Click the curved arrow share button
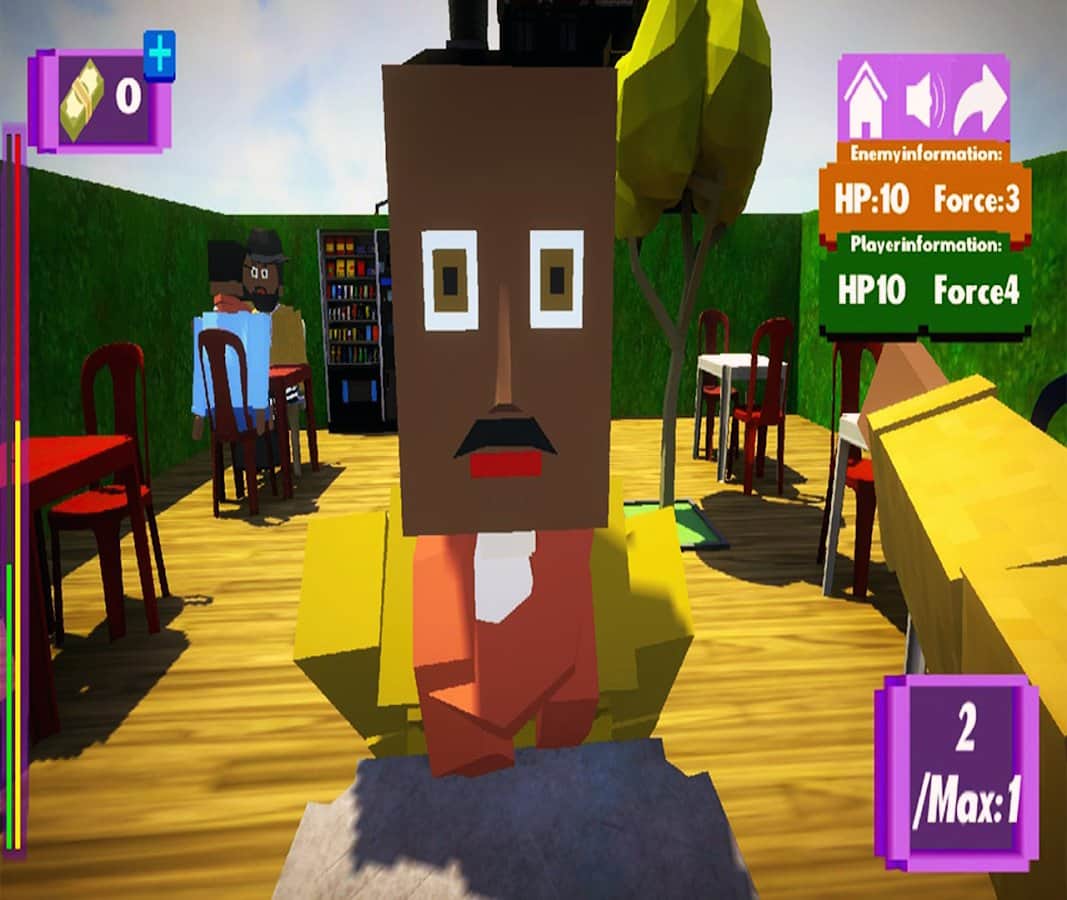This screenshot has width=1067, height=900. (980, 100)
